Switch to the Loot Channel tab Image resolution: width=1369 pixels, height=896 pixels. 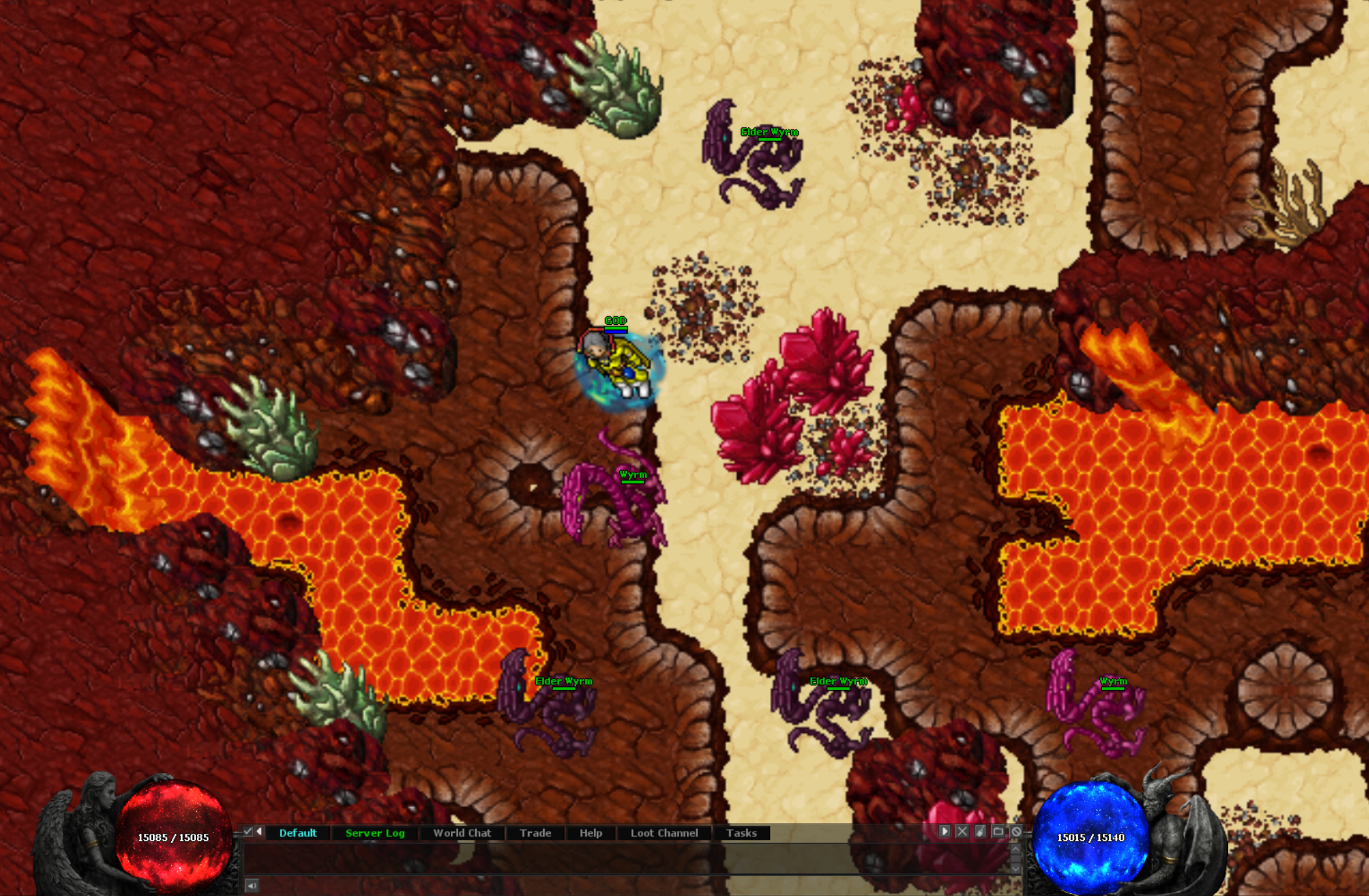tap(663, 832)
